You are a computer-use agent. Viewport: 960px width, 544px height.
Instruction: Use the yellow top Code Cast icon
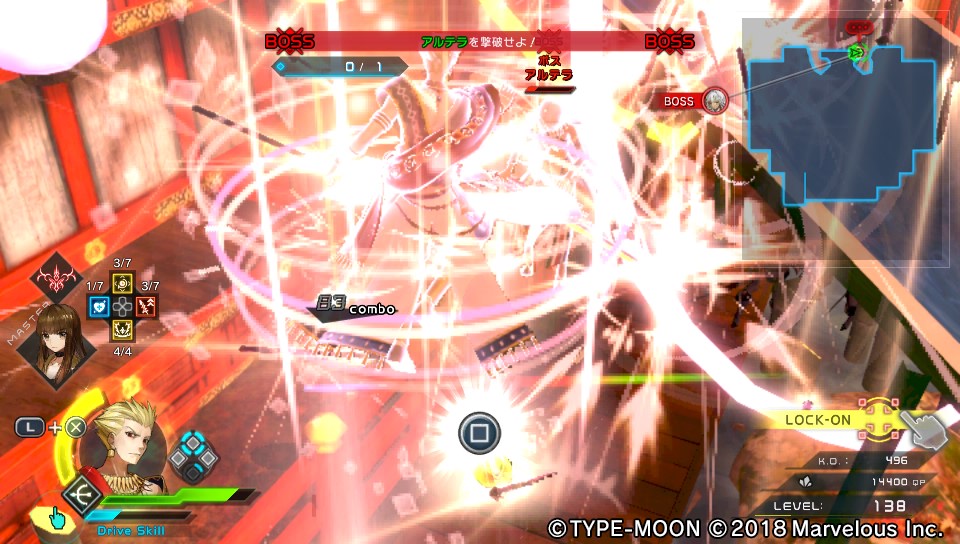tap(122, 283)
